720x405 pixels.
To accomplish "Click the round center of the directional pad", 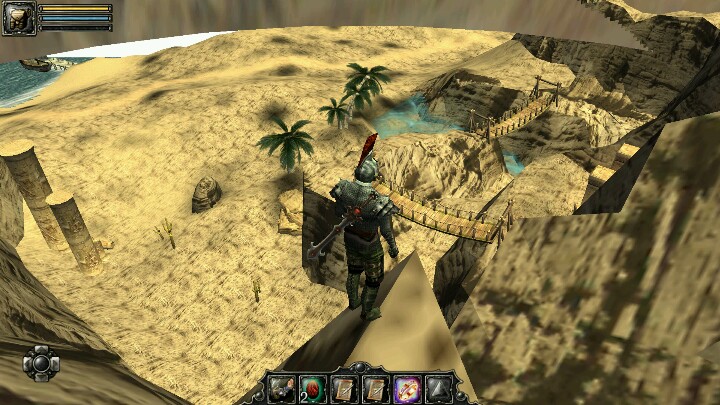I will 41,362.
